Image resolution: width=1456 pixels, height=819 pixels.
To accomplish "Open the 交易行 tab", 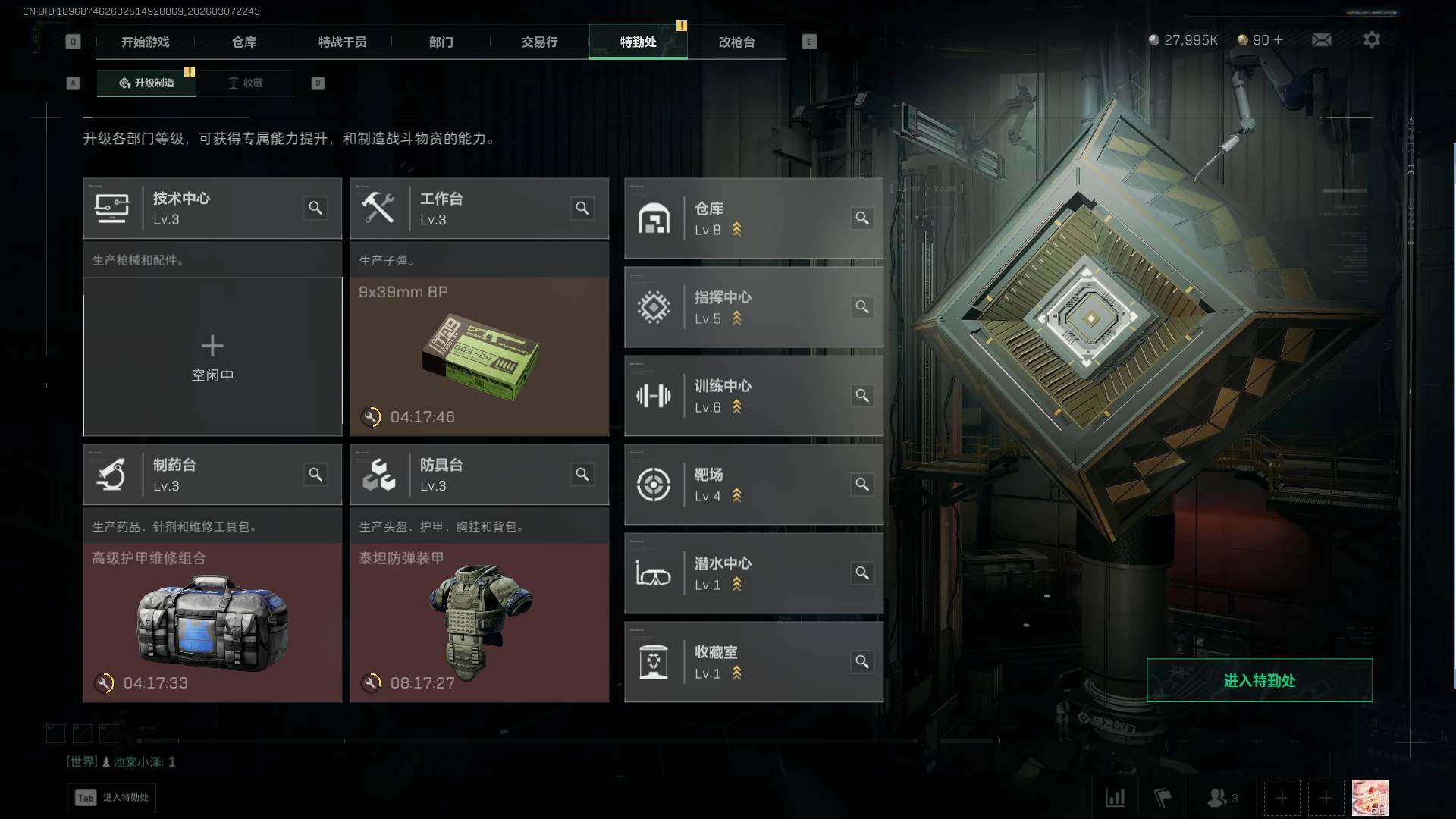I will (x=539, y=42).
